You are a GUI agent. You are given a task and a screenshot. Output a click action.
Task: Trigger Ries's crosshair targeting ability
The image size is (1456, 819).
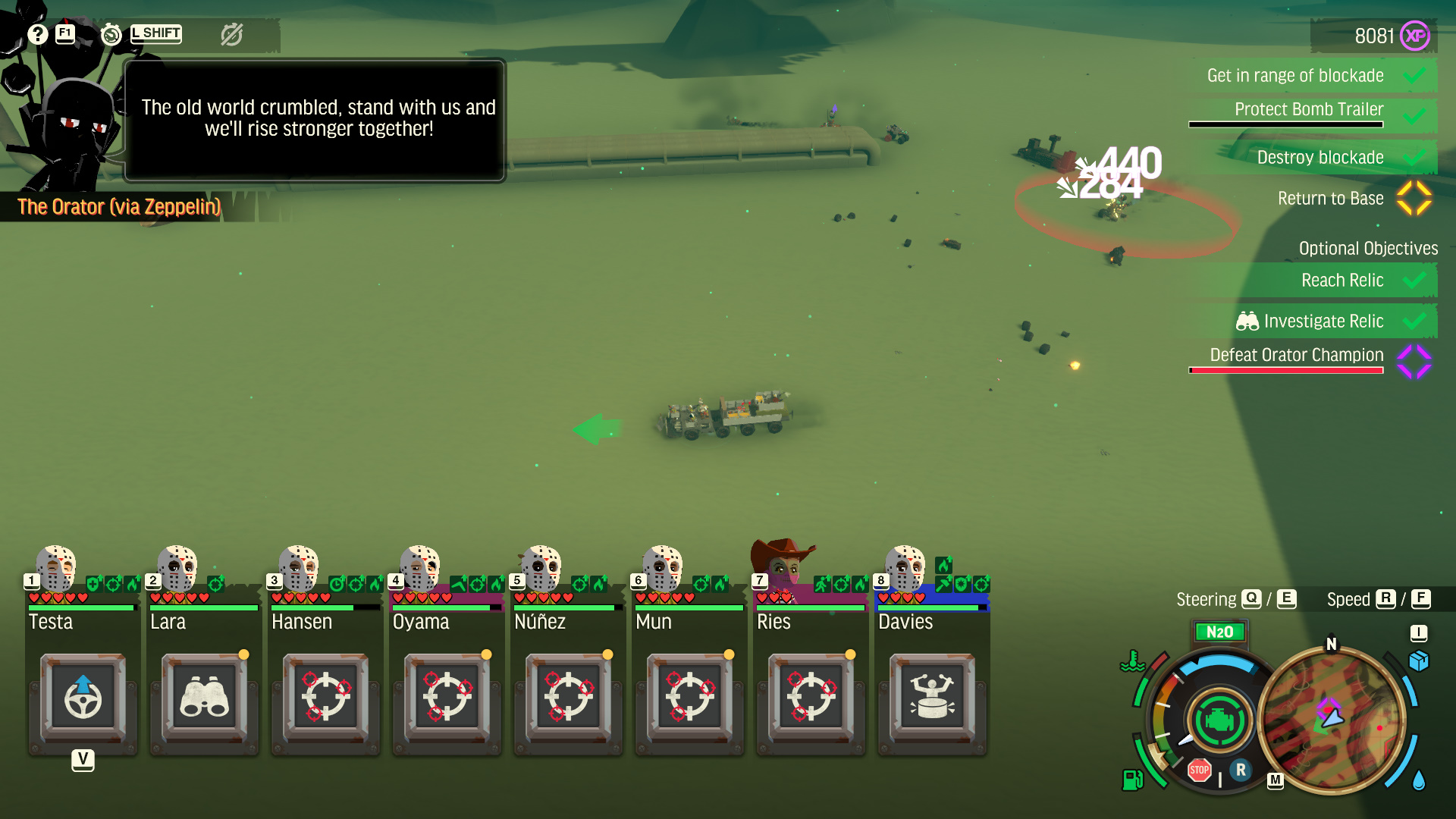811,697
